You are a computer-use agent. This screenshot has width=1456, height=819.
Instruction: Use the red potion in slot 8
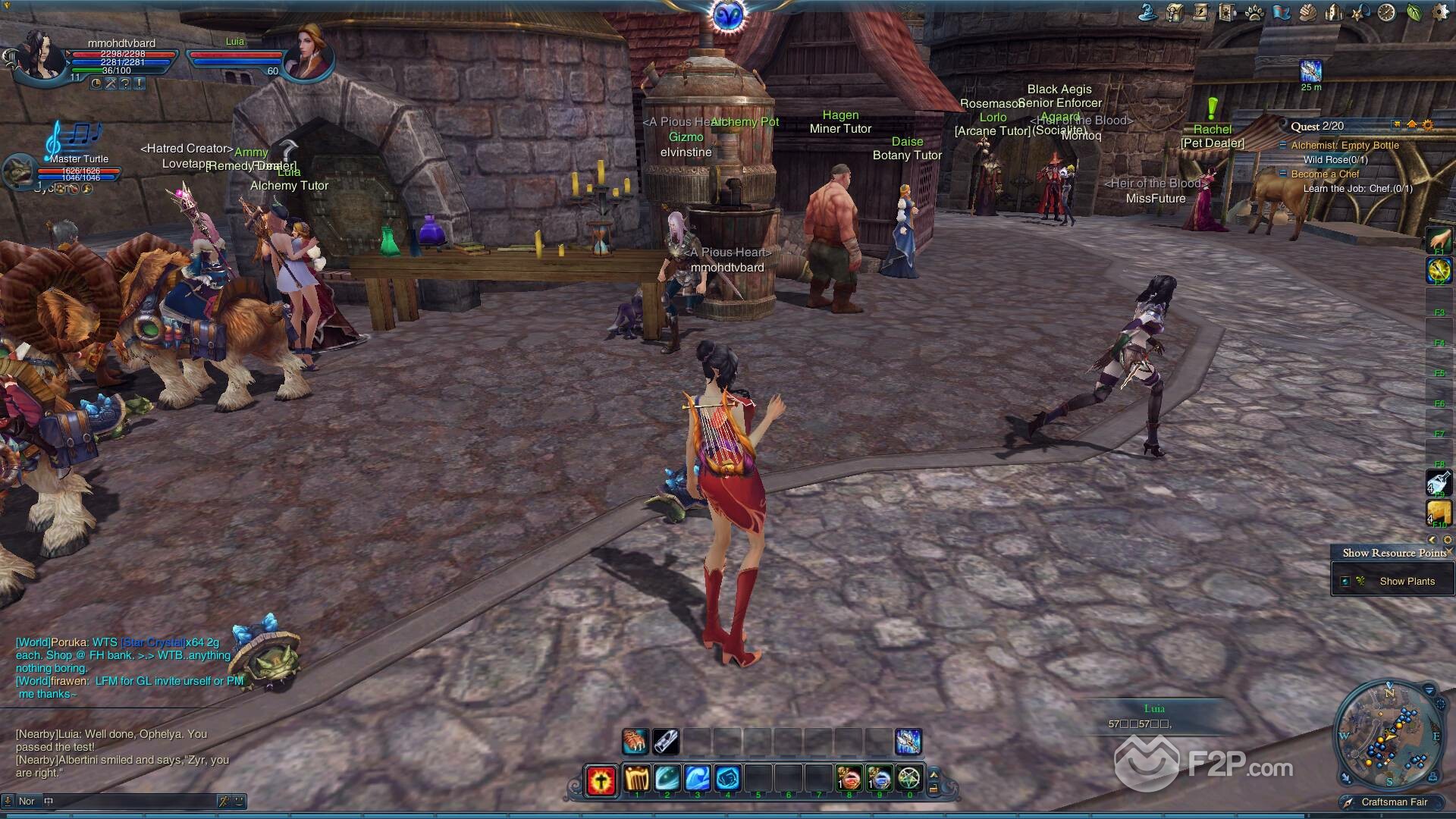[849, 778]
